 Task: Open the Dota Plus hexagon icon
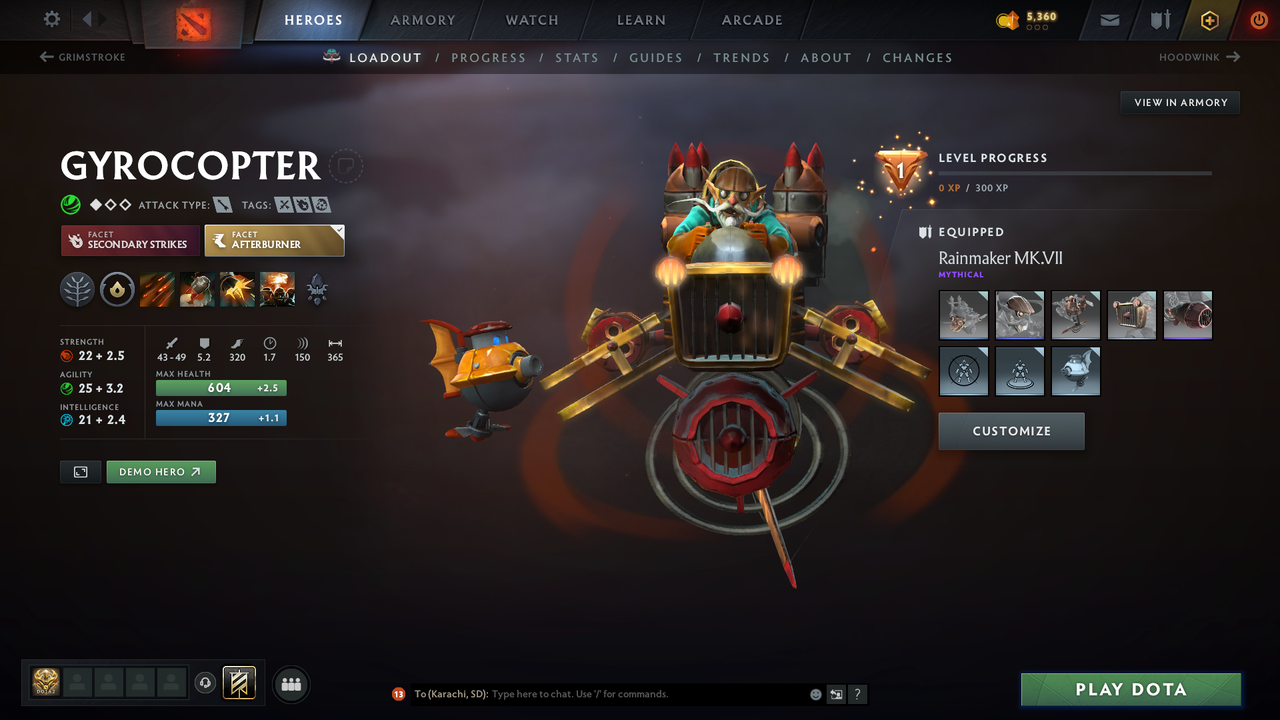(1209, 19)
